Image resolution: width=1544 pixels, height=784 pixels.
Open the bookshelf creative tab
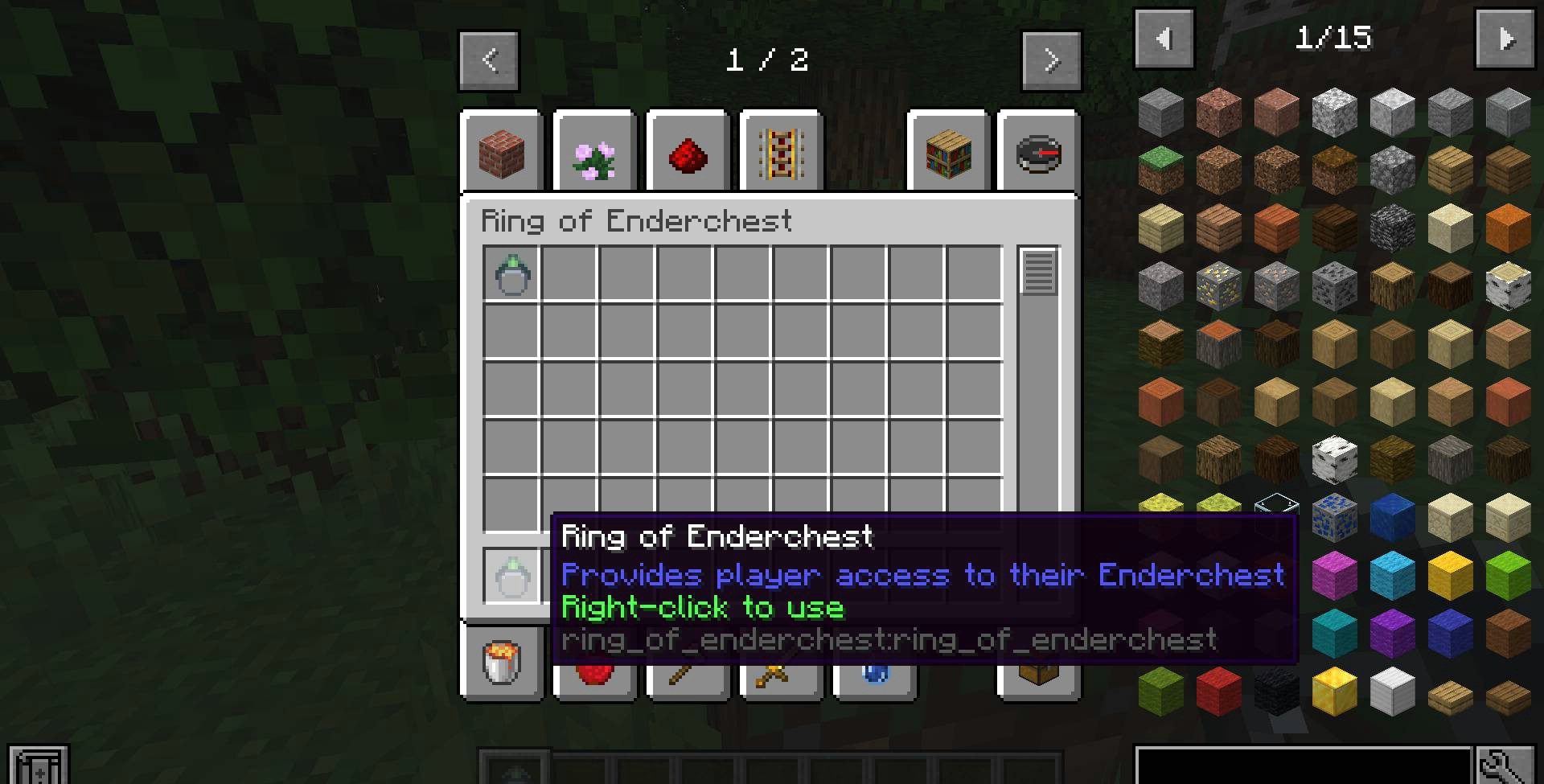tap(949, 153)
